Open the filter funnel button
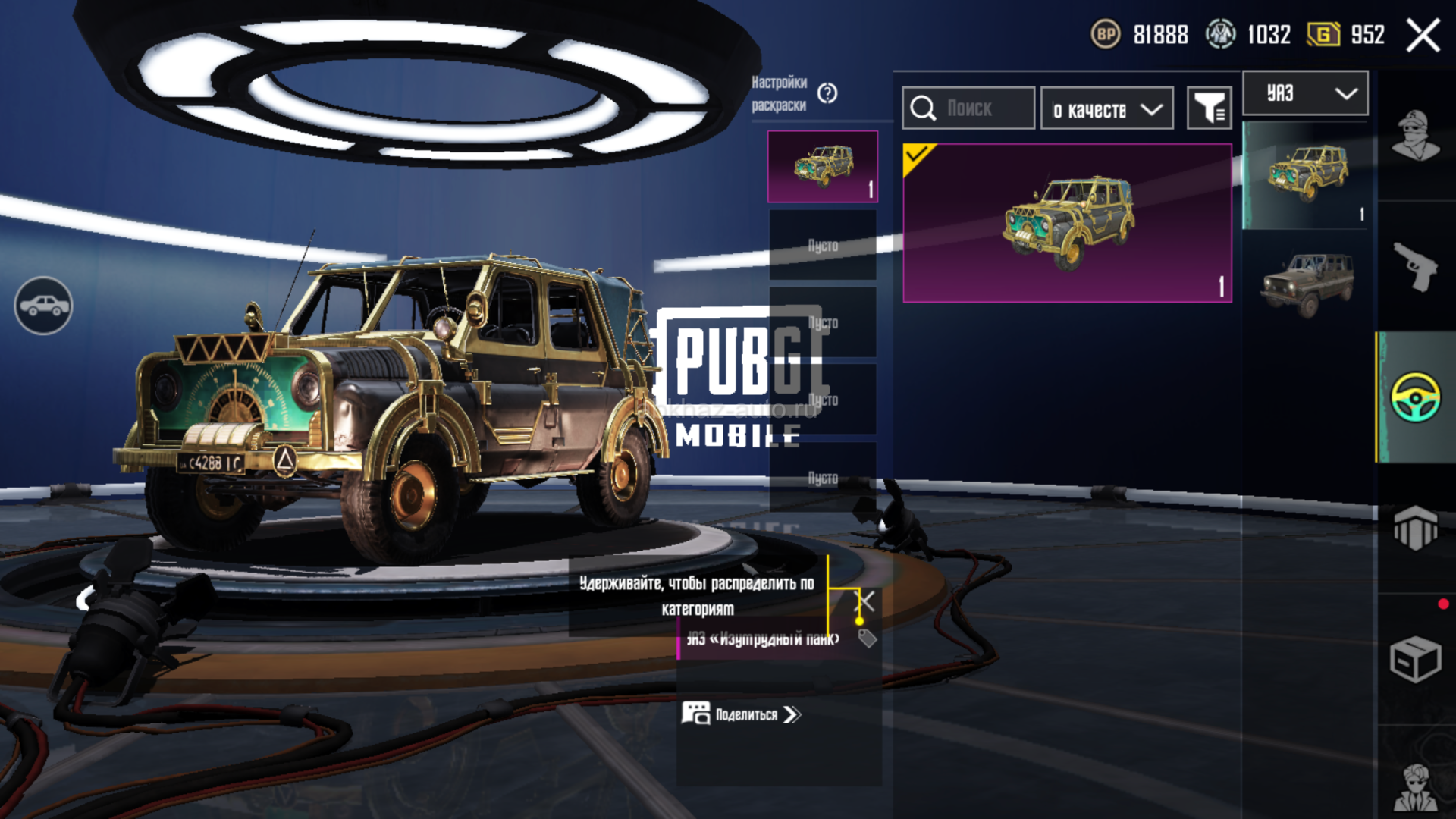1456x819 pixels. [x=1209, y=108]
